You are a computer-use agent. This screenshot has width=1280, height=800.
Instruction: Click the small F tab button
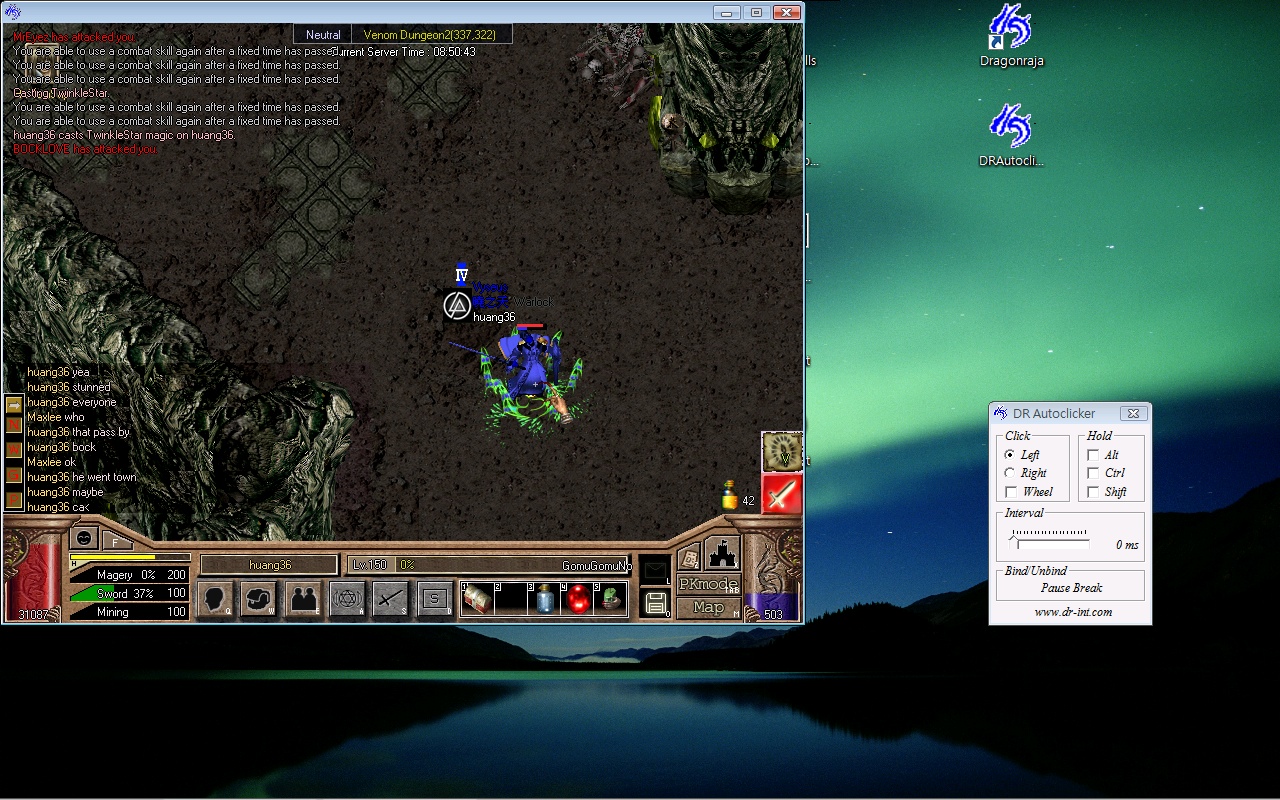pos(115,542)
